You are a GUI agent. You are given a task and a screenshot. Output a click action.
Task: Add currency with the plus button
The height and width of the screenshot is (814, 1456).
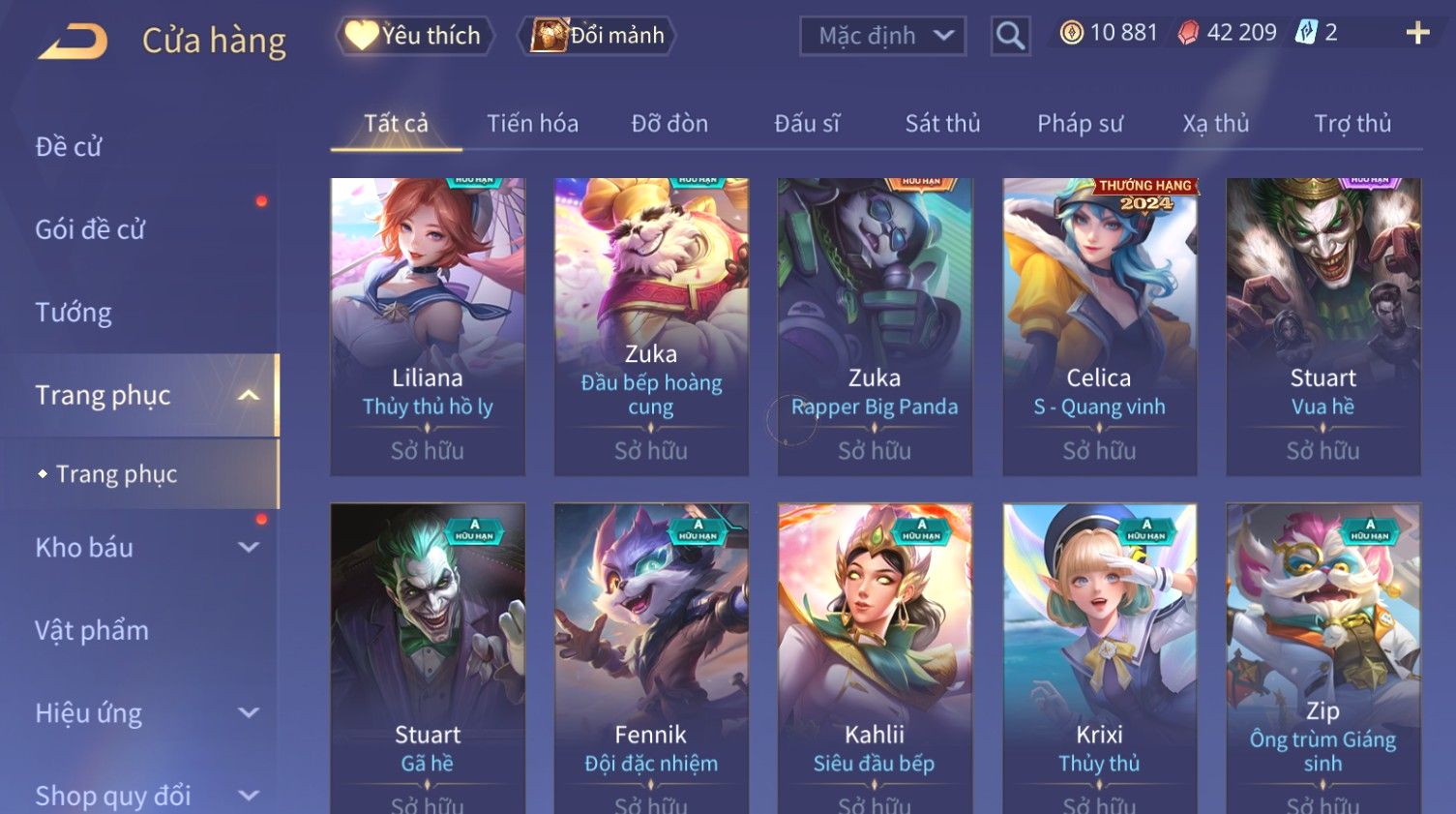[1417, 33]
